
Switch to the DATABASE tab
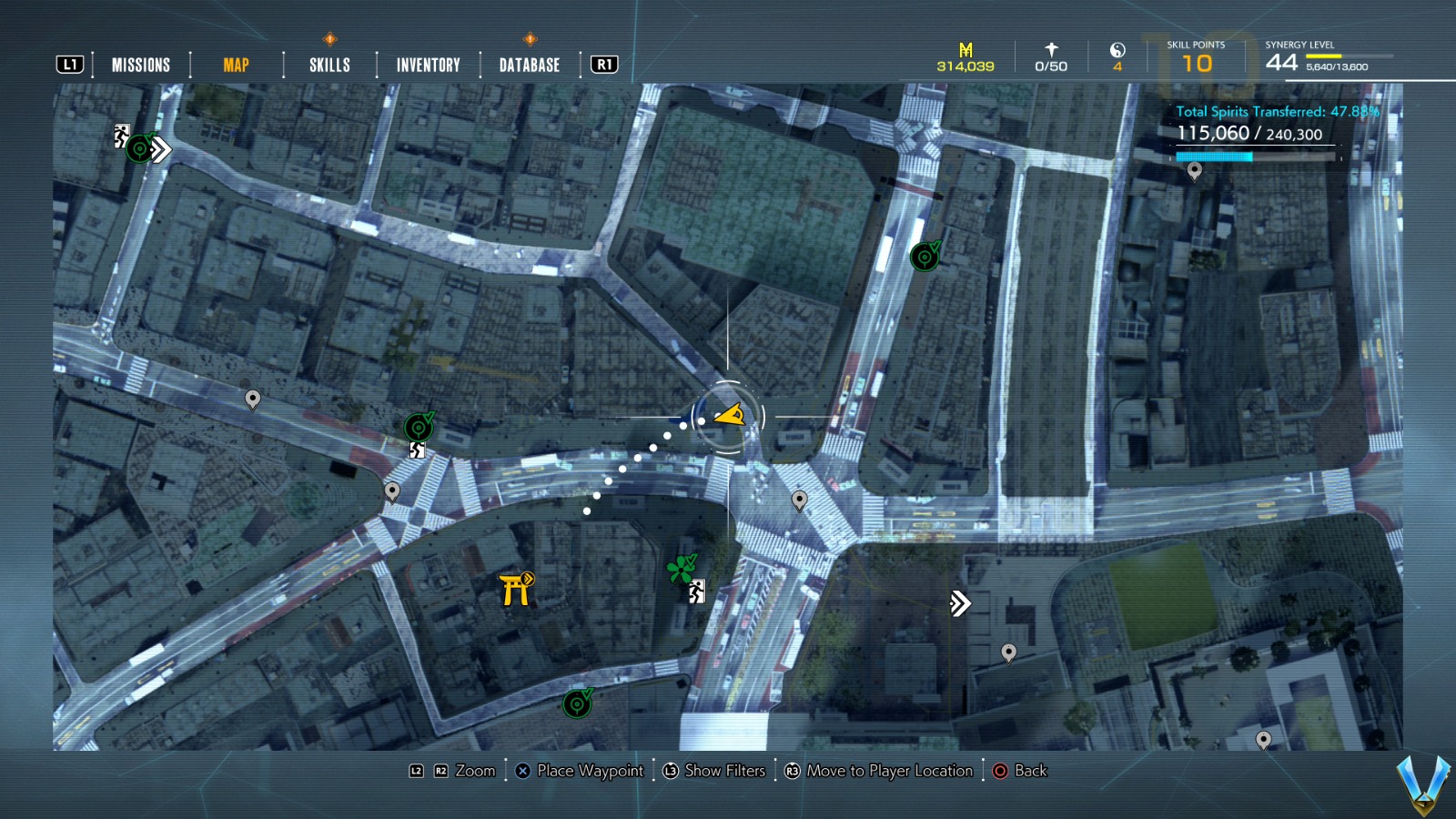tap(528, 65)
